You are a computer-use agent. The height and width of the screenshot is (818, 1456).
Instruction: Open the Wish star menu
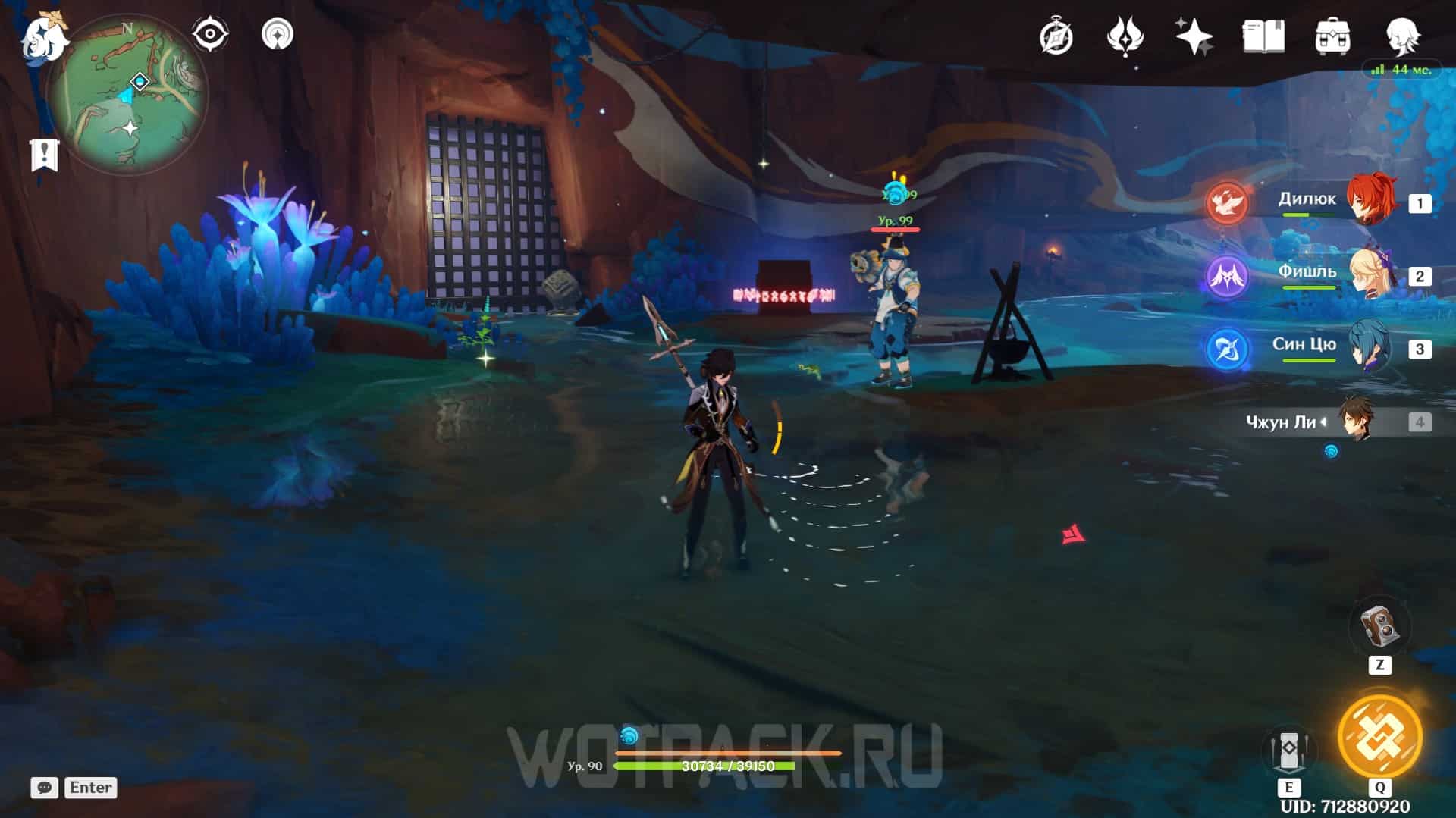coord(1194,36)
